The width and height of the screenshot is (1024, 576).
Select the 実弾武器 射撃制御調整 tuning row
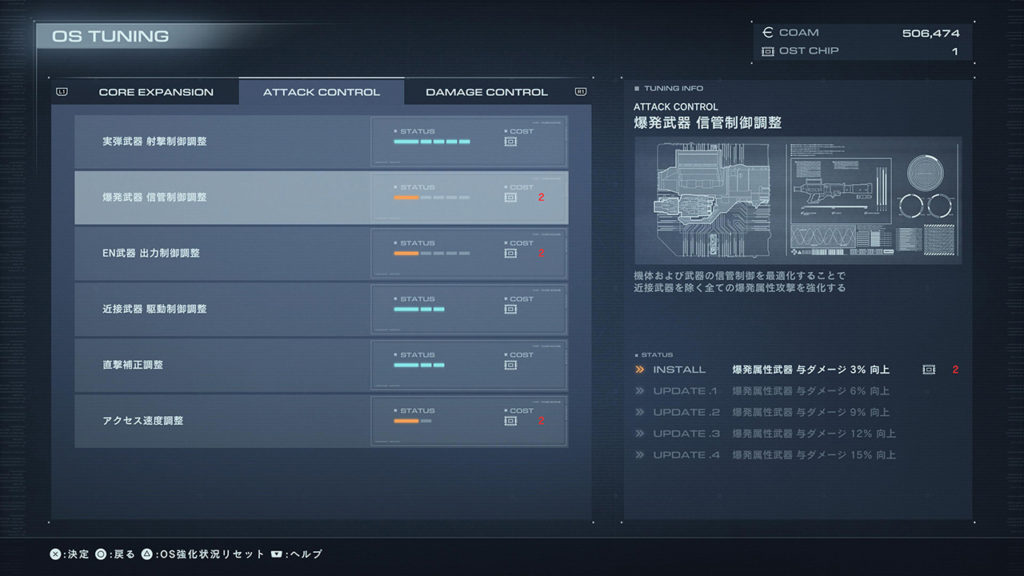pyautogui.click(x=321, y=141)
